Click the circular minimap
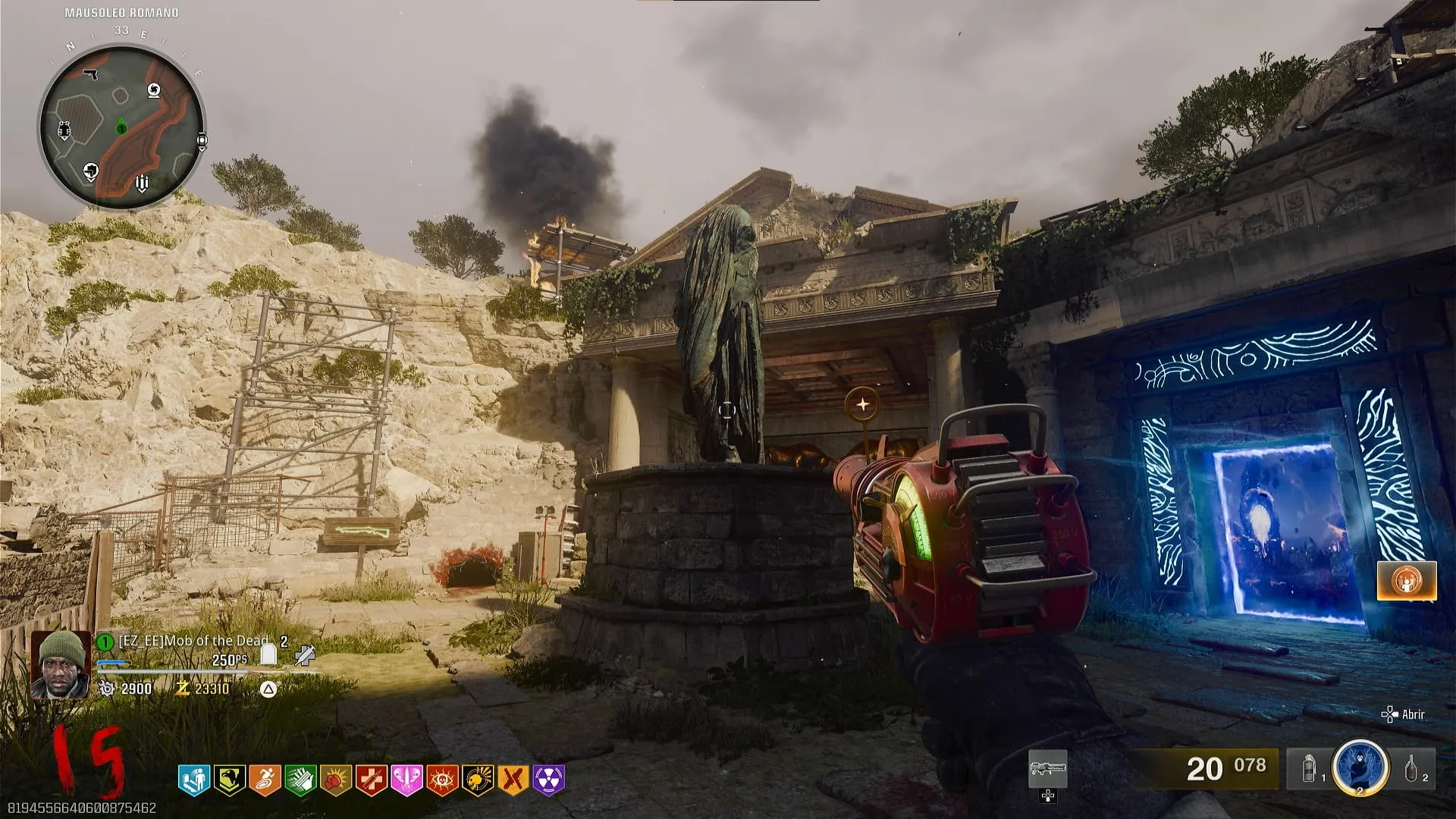 [121, 125]
